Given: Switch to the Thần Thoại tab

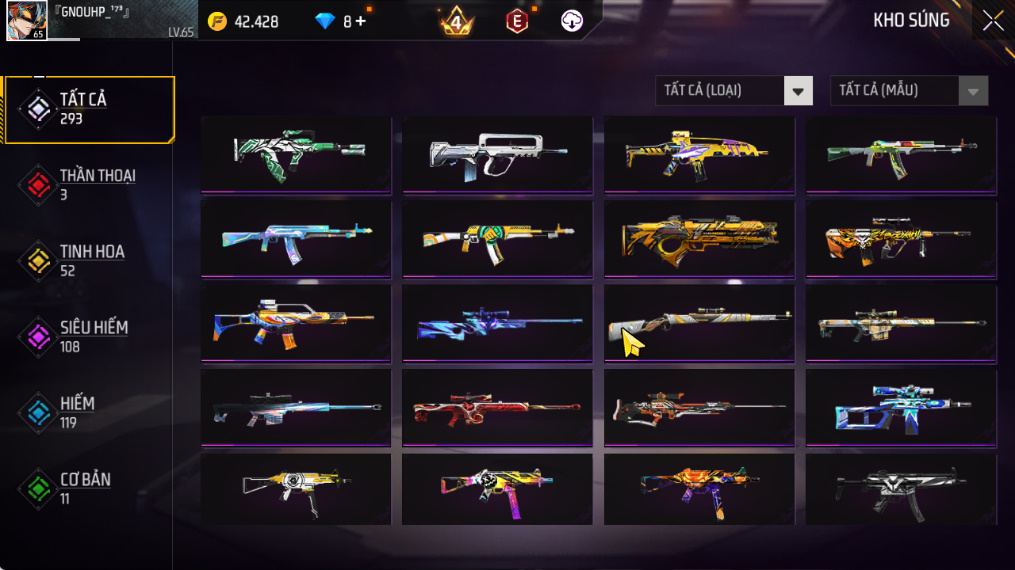Looking at the screenshot, I should [89, 184].
